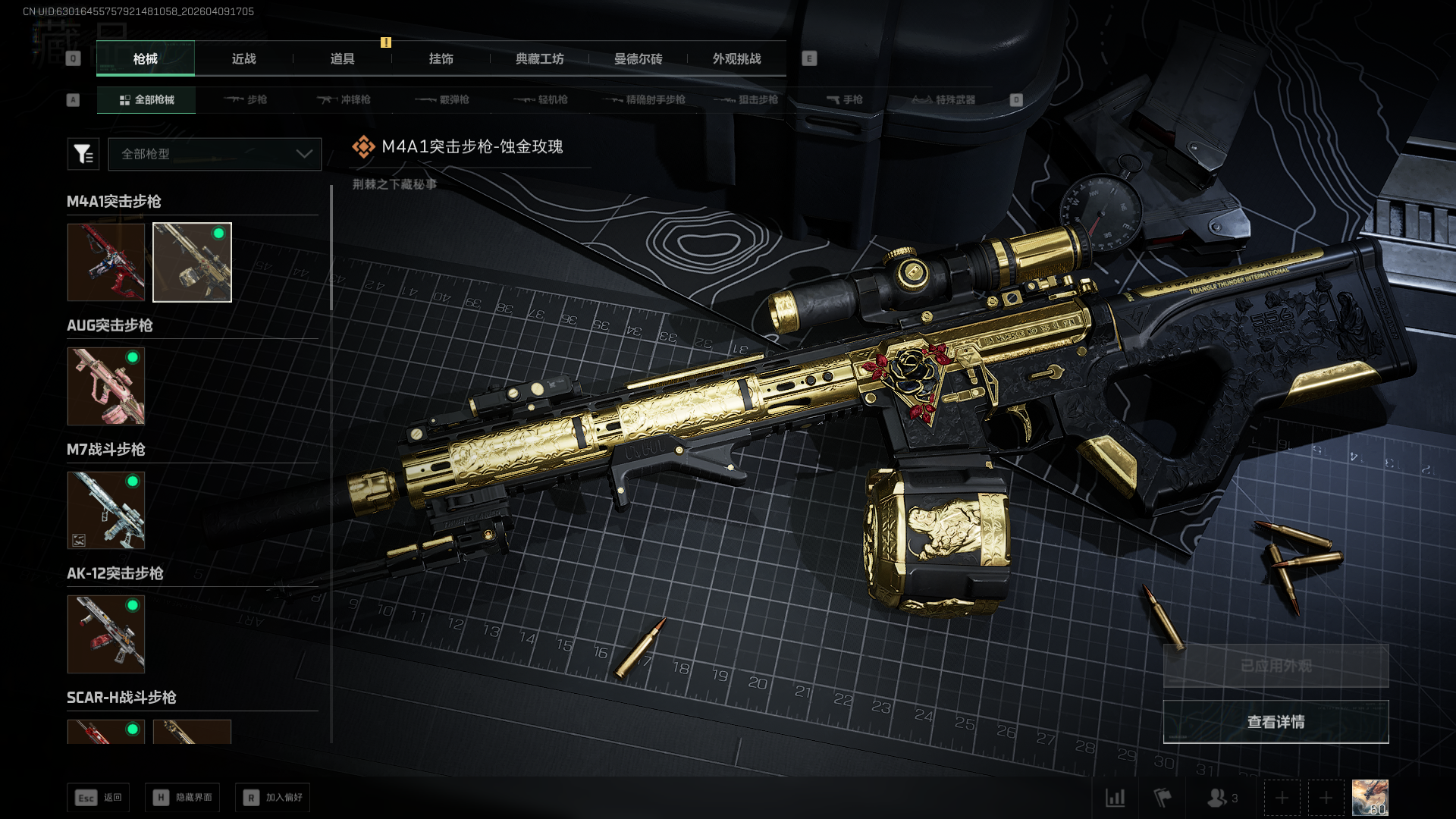Viewport: 1456px width, 819px height.
Task: Show only 手枪 pistols
Action: click(844, 99)
